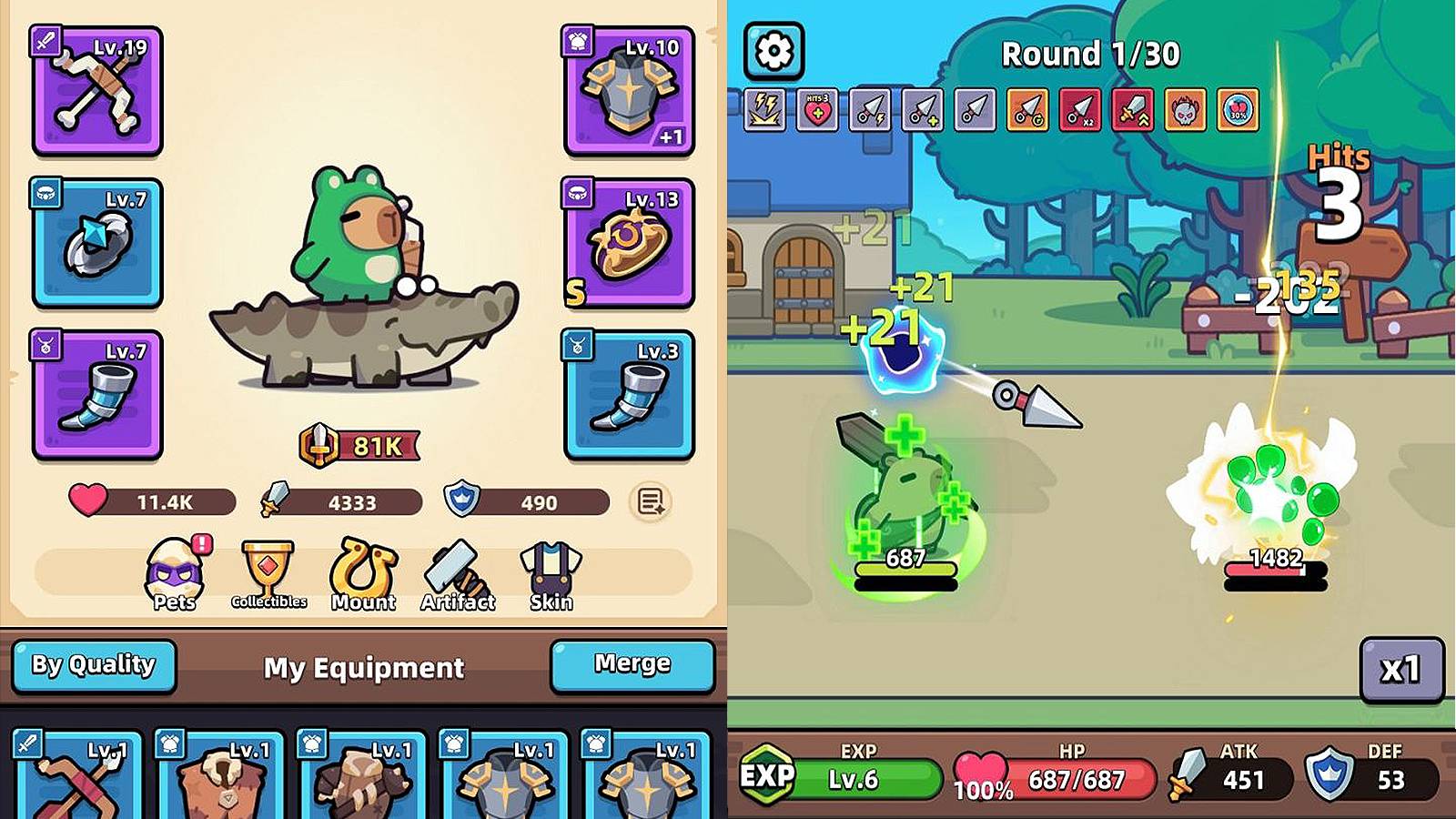Viewport: 1456px width, 819px height.
Task: Inspect the heart Hits 3 skill icon
Action: click(x=817, y=111)
